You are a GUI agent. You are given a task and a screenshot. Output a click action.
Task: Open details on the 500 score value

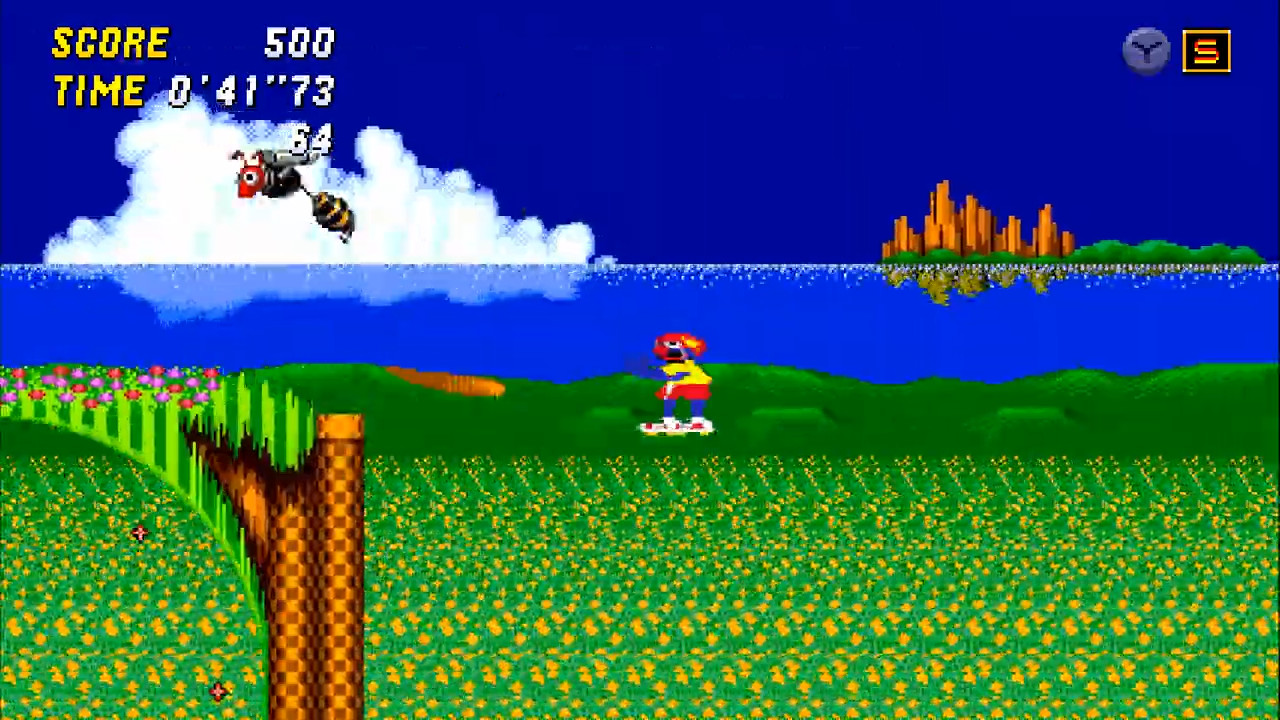(x=298, y=43)
